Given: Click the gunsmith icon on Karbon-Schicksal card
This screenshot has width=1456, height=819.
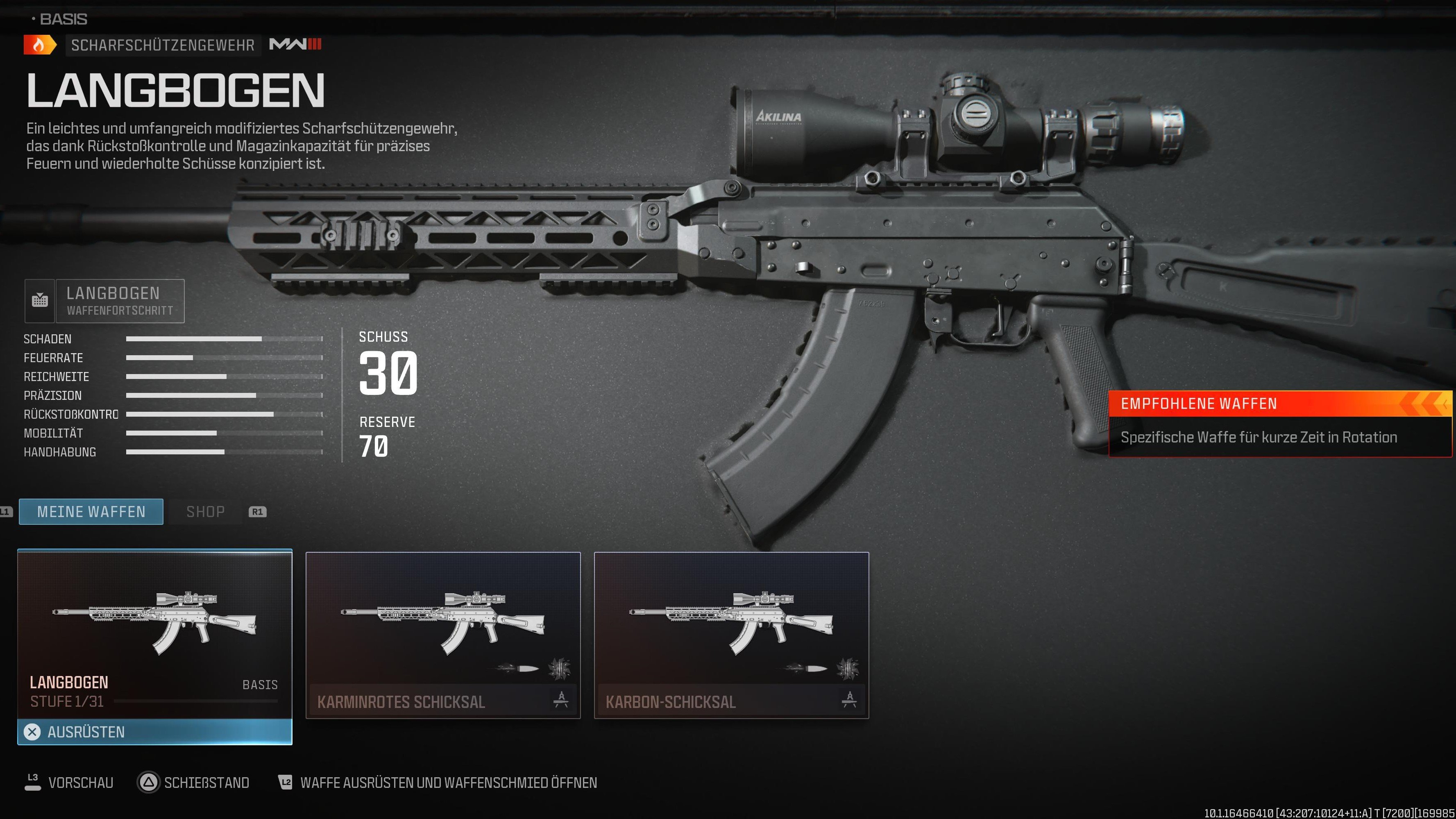Looking at the screenshot, I should (x=850, y=699).
